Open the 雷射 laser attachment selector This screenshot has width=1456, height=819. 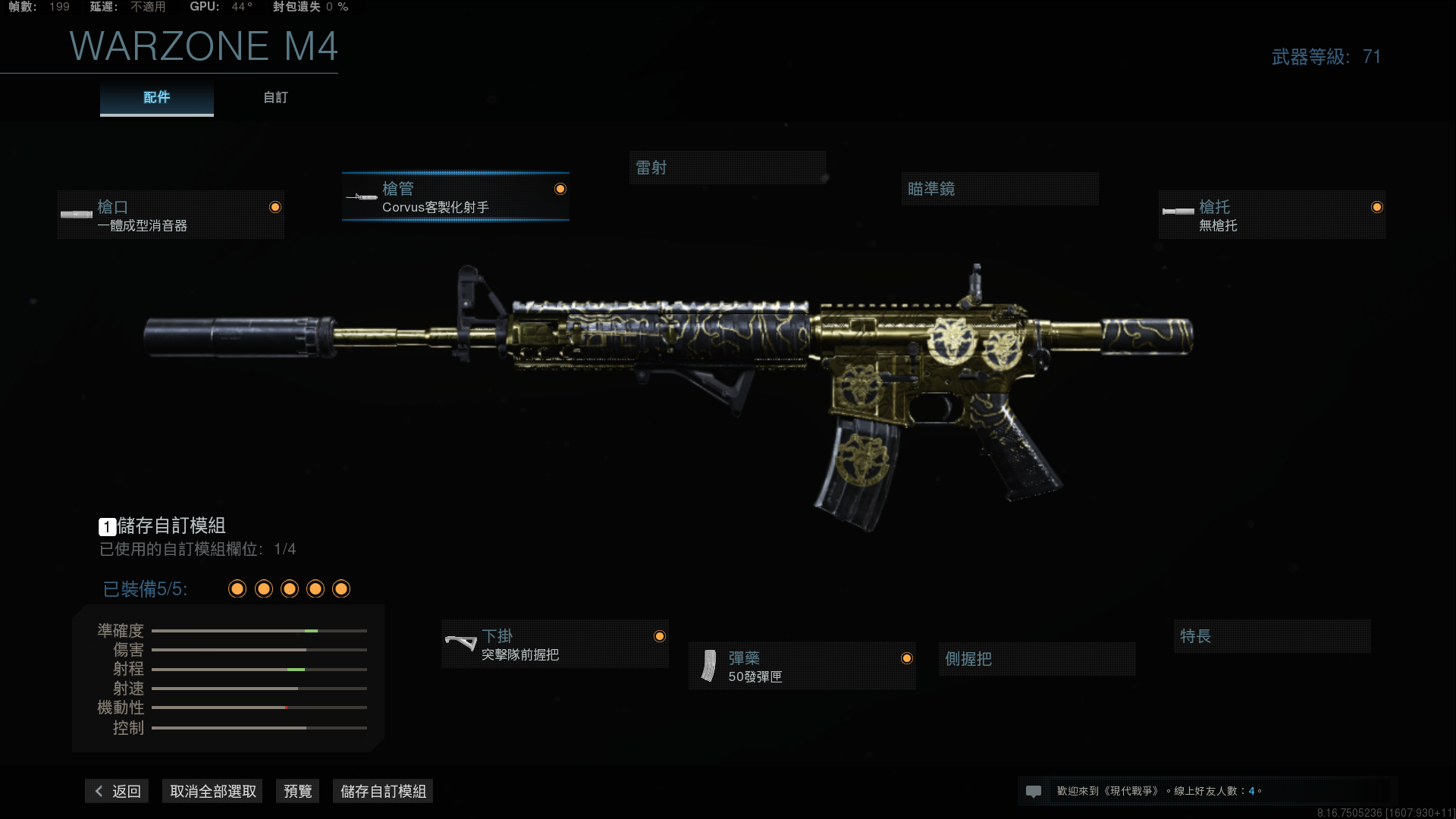click(726, 167)
